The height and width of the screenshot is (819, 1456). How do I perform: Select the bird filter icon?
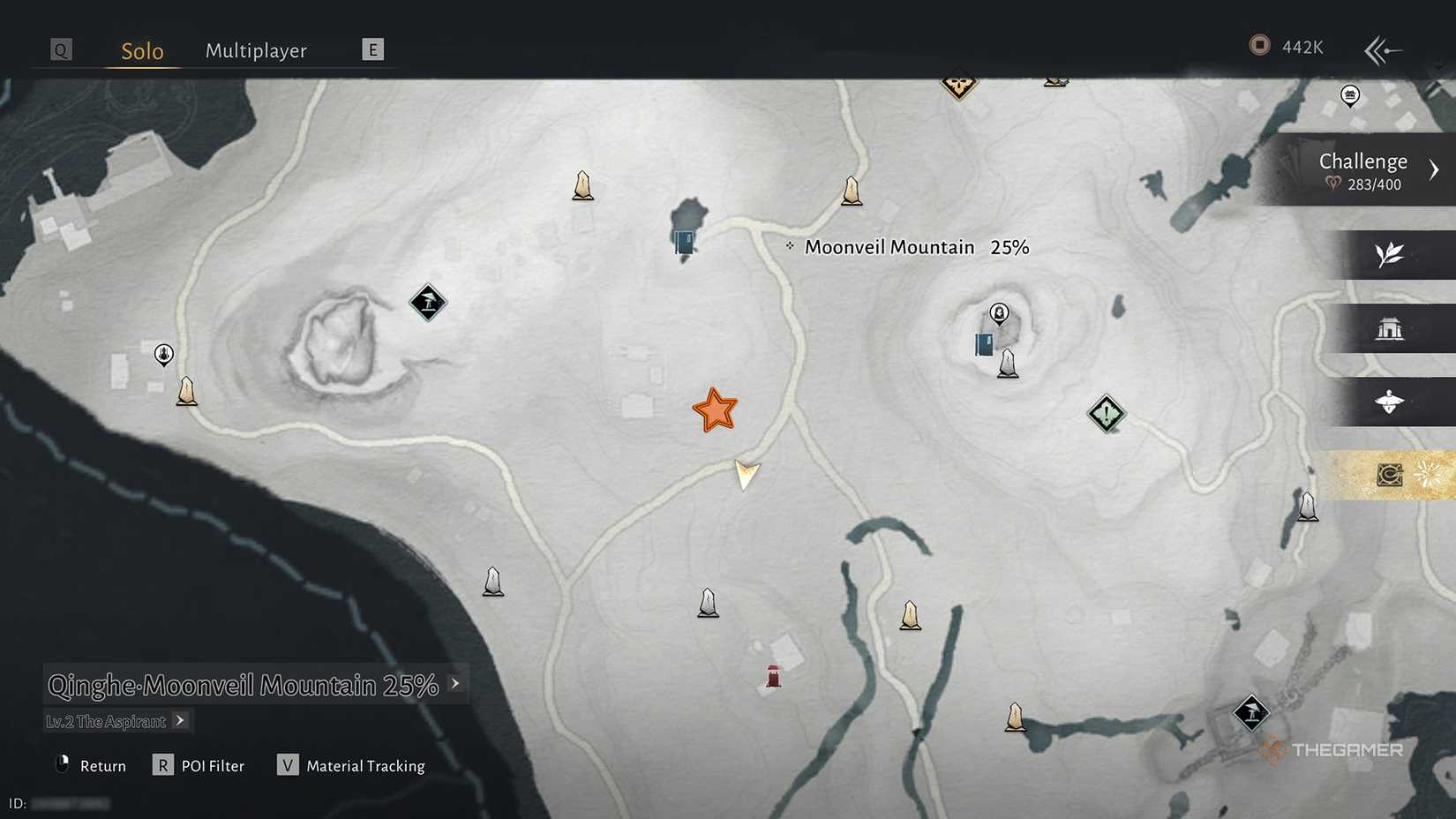pos(1392,402)
